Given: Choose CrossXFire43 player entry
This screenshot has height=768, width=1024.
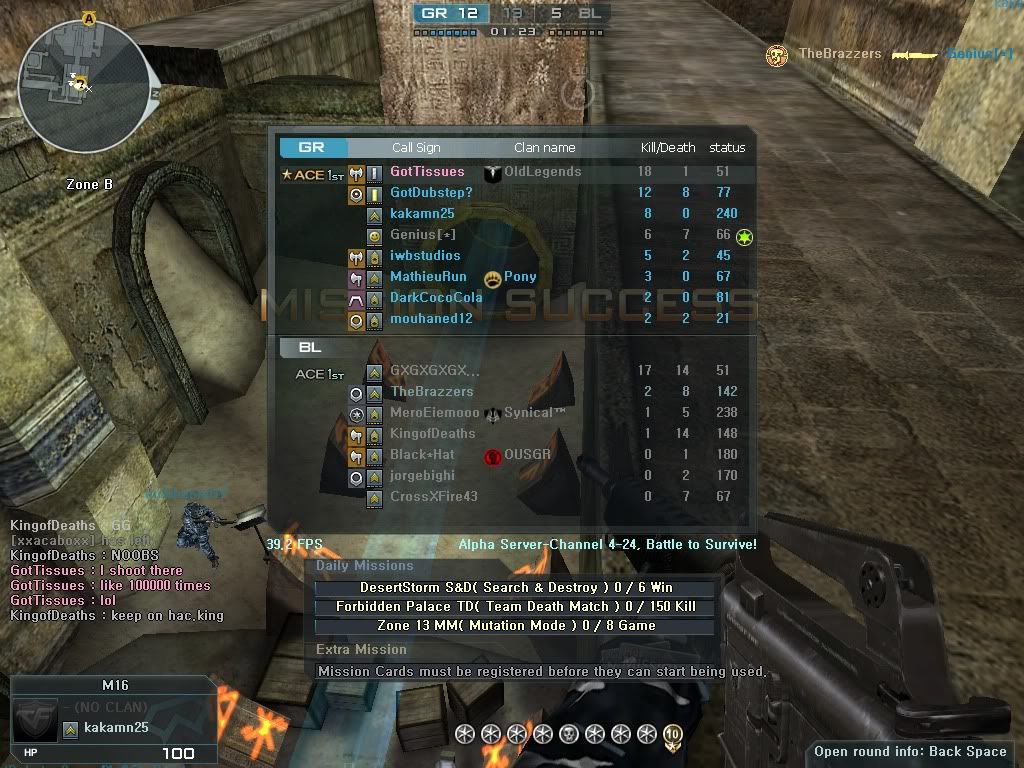Looking at the screenshot, I should coord(434,497).
